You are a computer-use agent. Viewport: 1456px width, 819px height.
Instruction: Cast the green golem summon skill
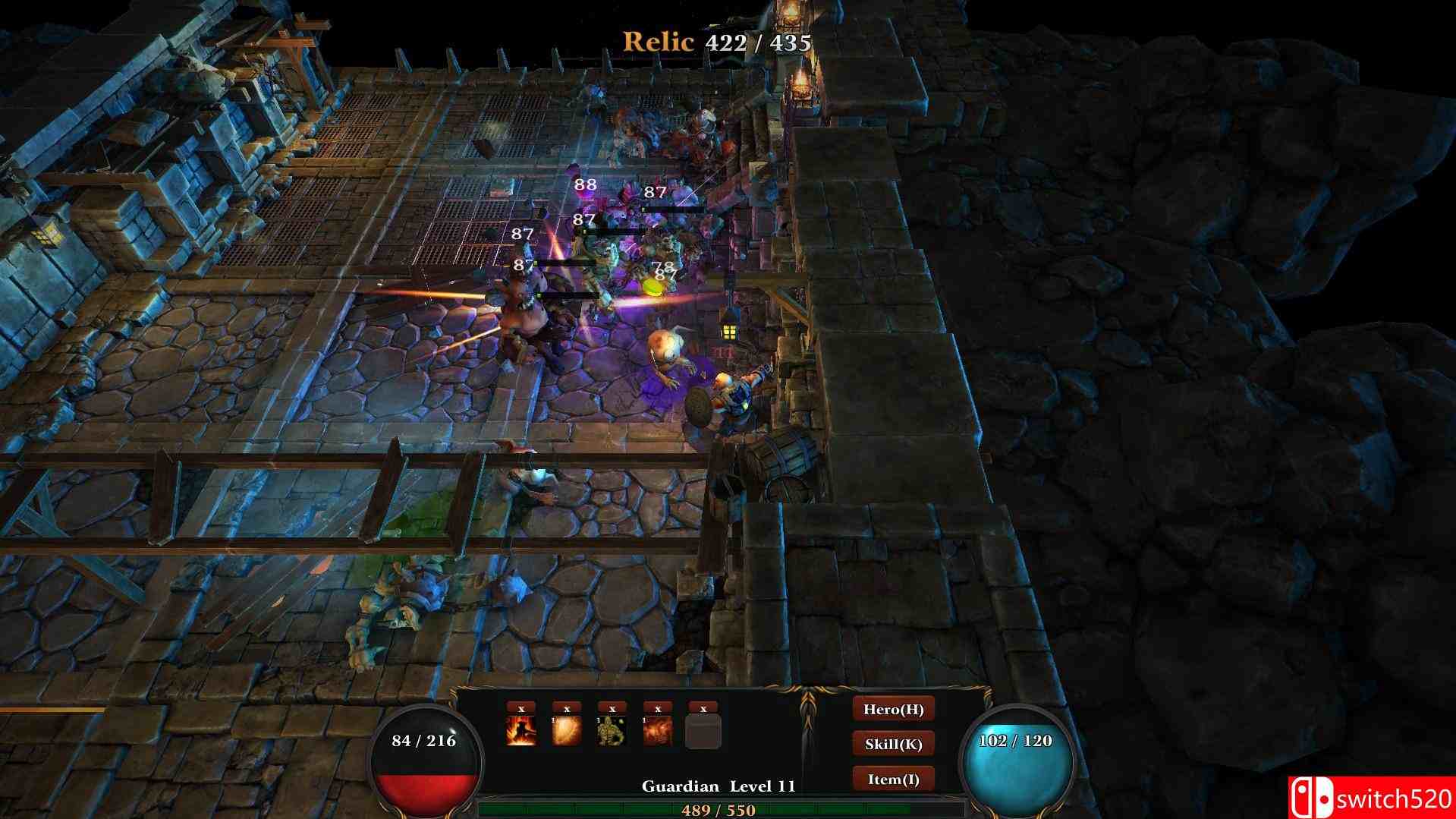pos(611,732)
